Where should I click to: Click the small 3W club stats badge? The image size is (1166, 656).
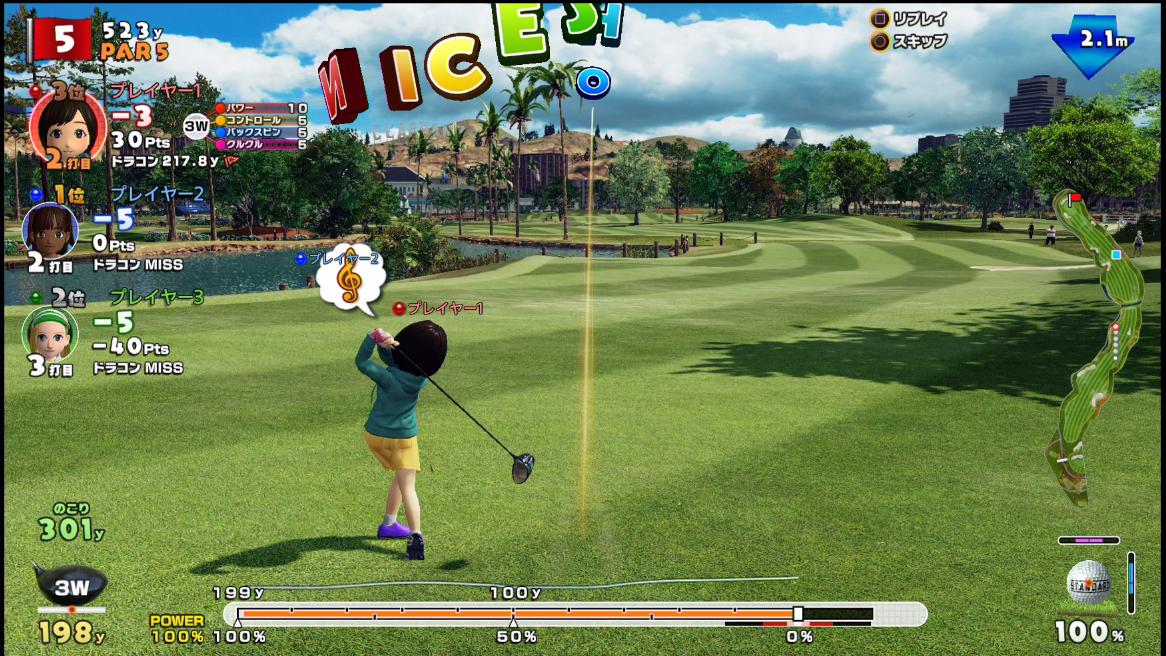coord(196,126)
